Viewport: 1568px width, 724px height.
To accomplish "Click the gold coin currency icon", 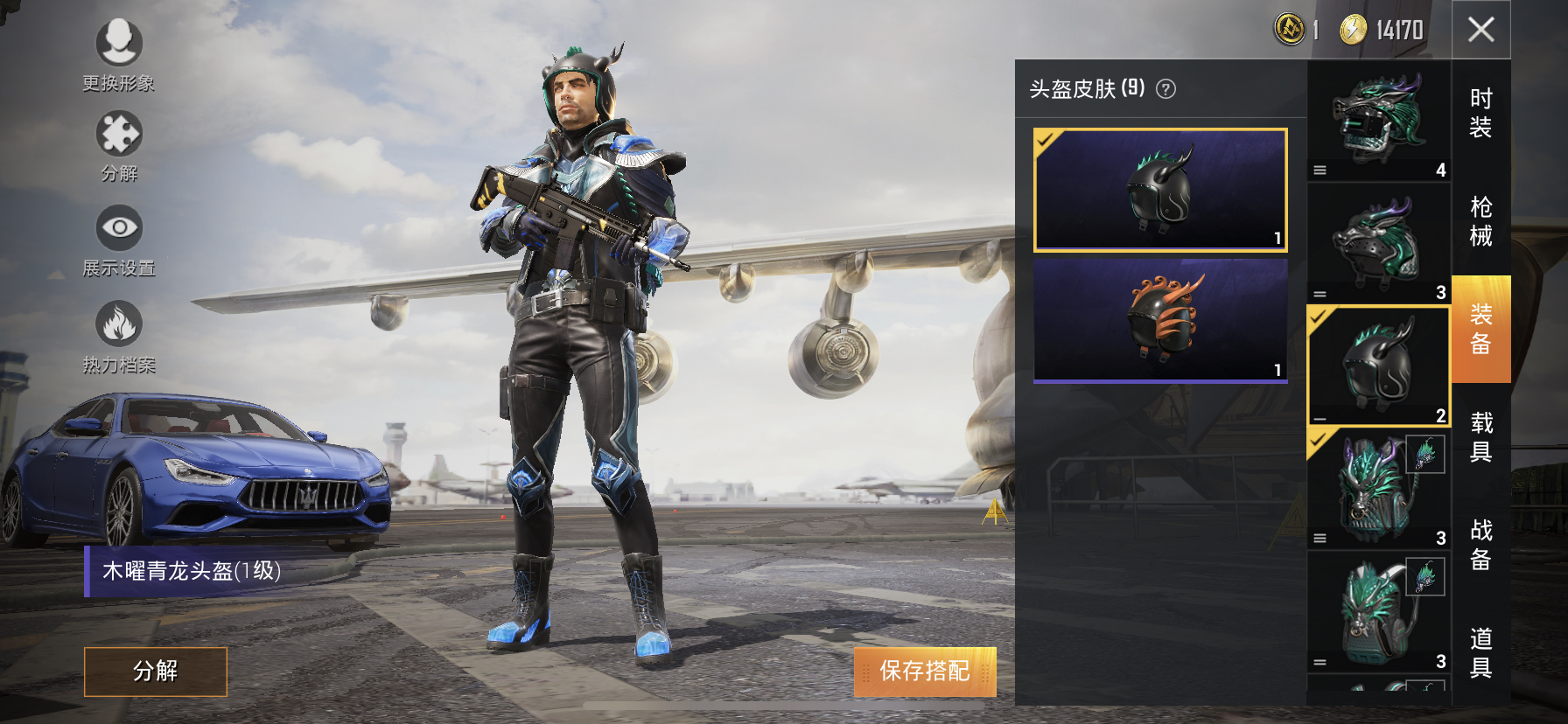I will 1291,27.
